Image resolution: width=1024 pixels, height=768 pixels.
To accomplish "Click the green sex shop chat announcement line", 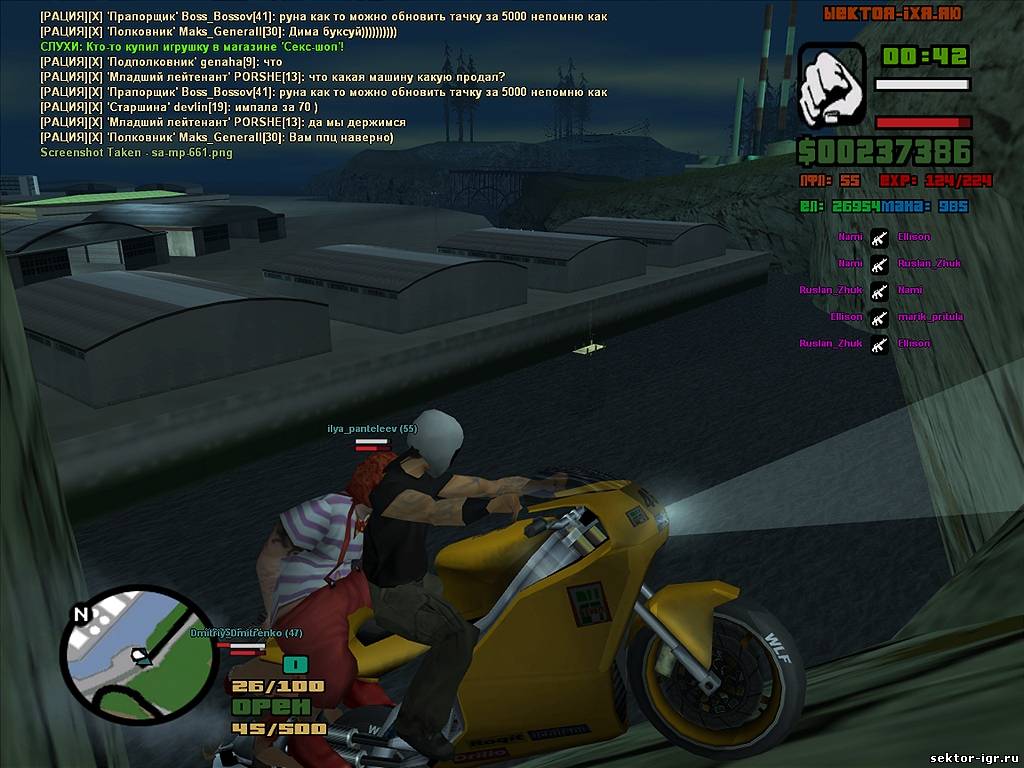I will click(x=192, y=47).
